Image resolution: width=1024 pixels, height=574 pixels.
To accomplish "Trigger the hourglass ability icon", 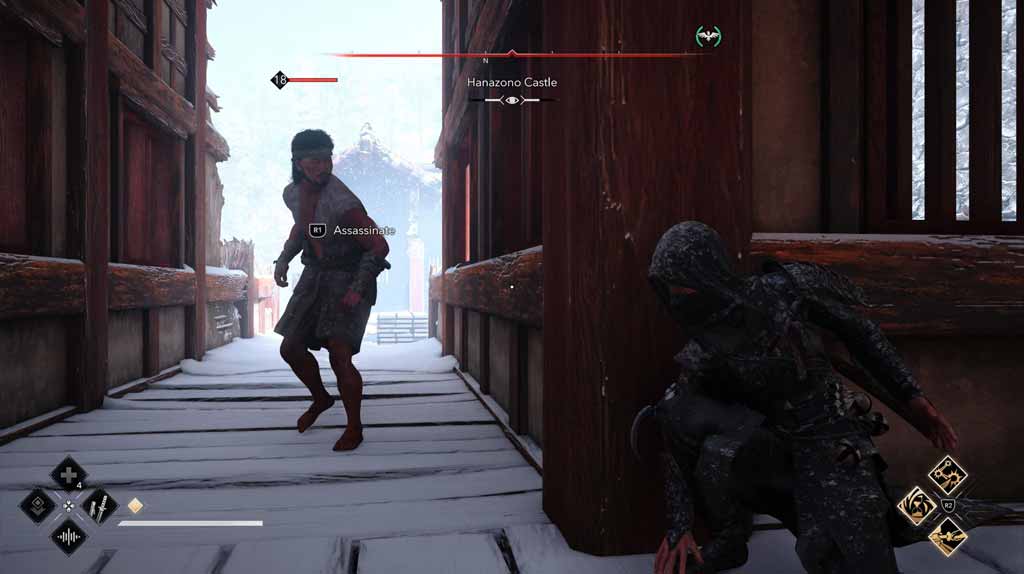I will pyautogui.click(x=916, y=506).
